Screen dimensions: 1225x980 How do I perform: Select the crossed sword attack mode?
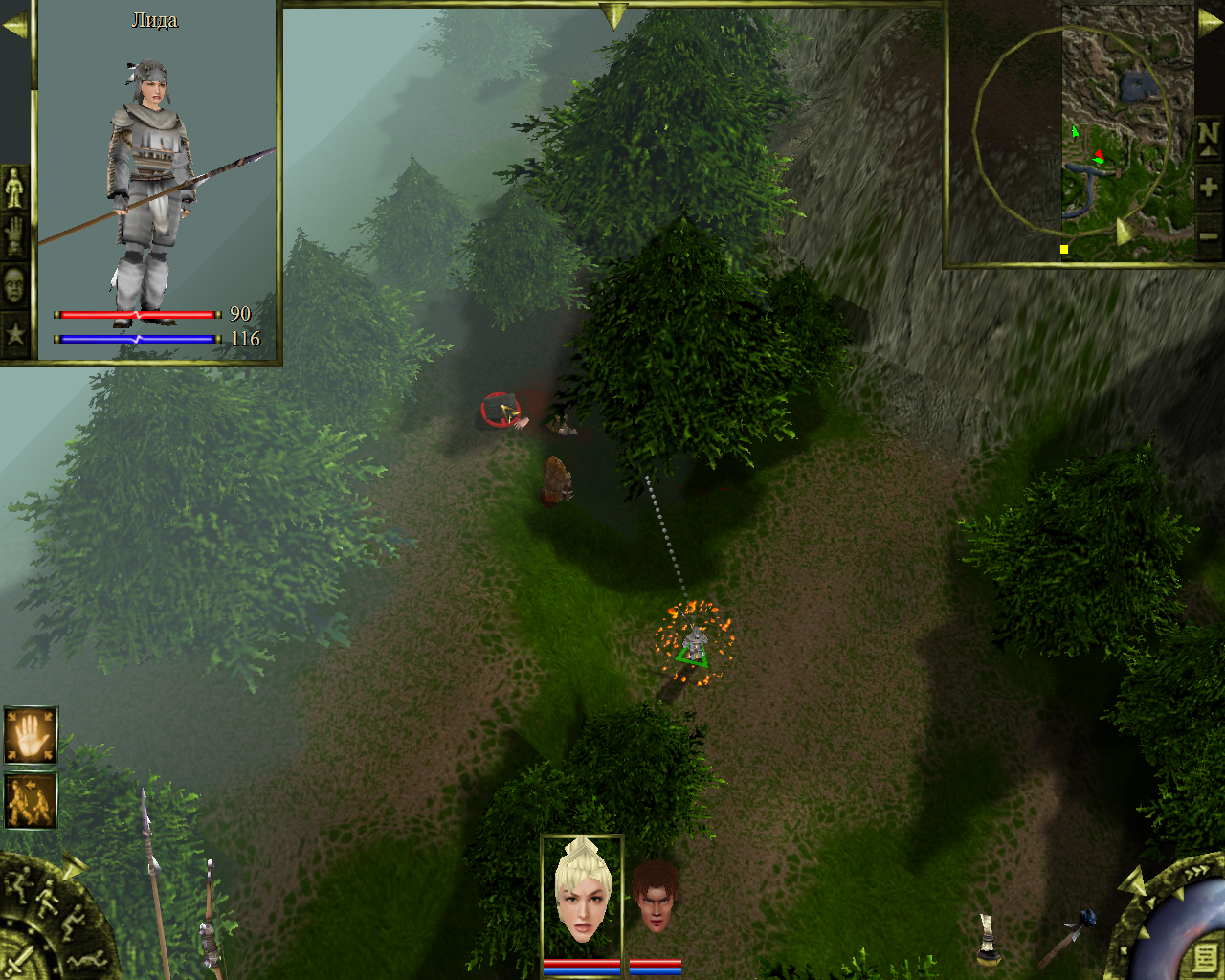coord(19,959)
